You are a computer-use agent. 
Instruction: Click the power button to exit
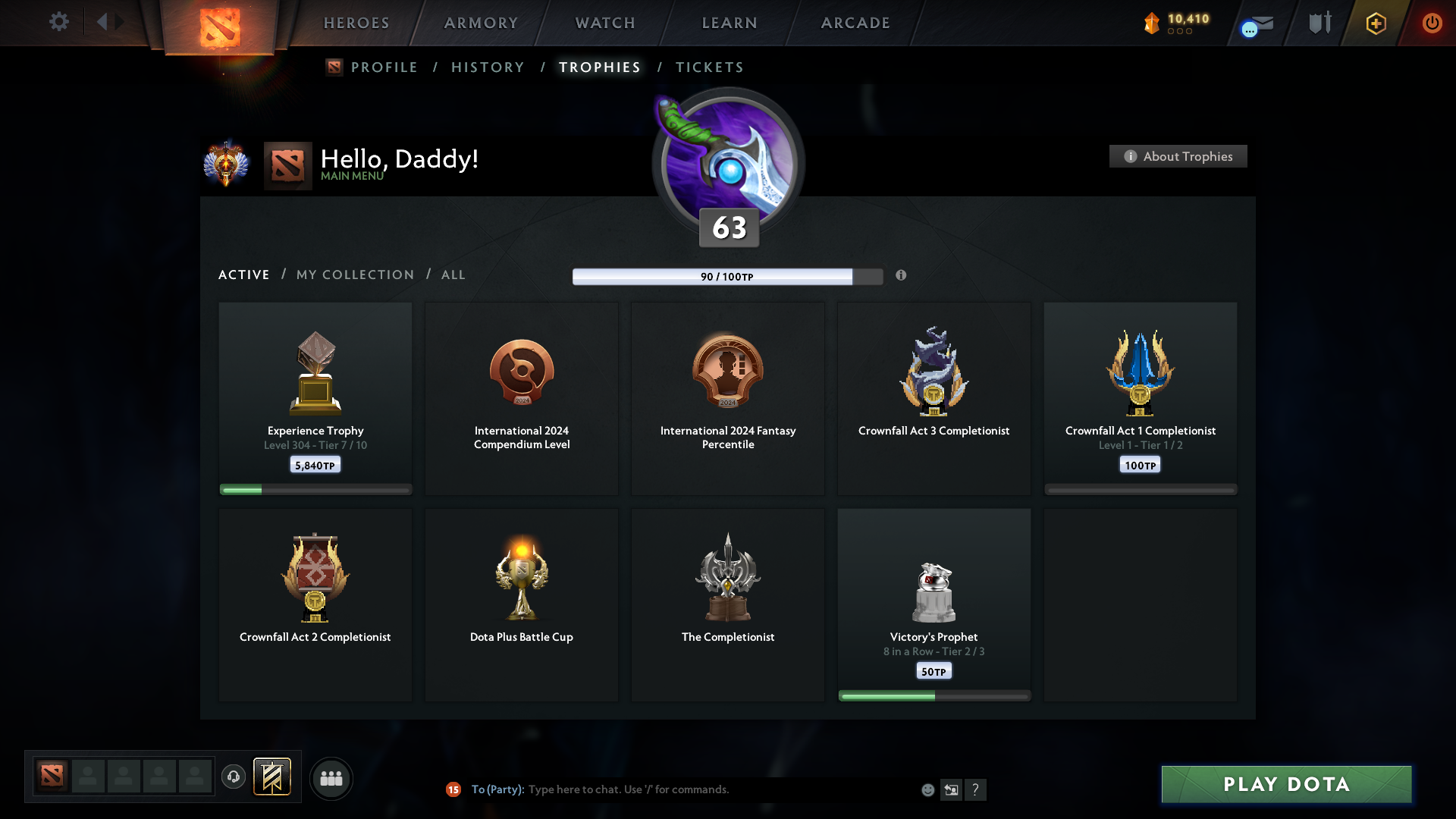click(1432, 23)
